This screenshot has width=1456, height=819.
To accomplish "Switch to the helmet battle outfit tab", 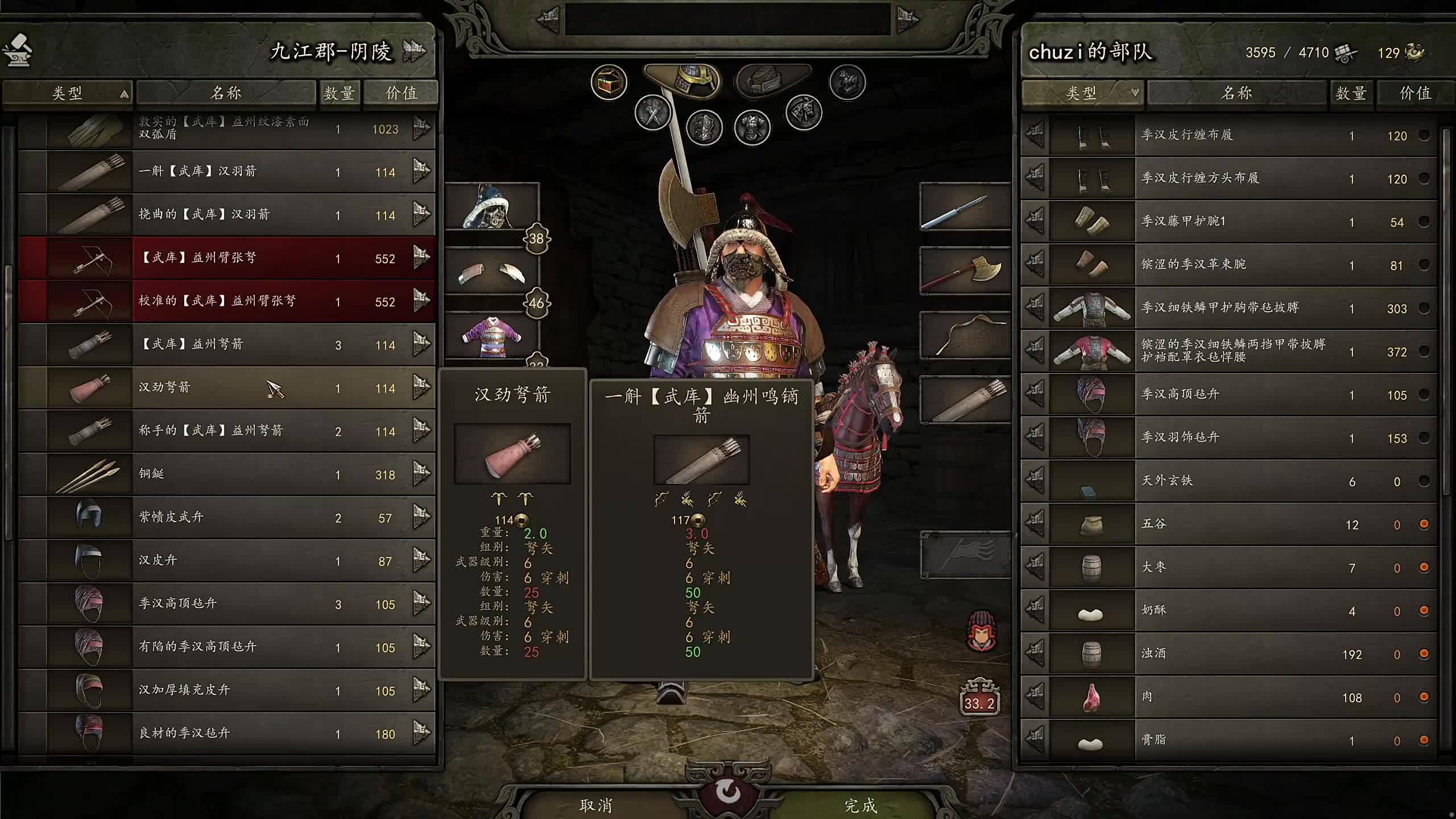I will coord(682,80).
